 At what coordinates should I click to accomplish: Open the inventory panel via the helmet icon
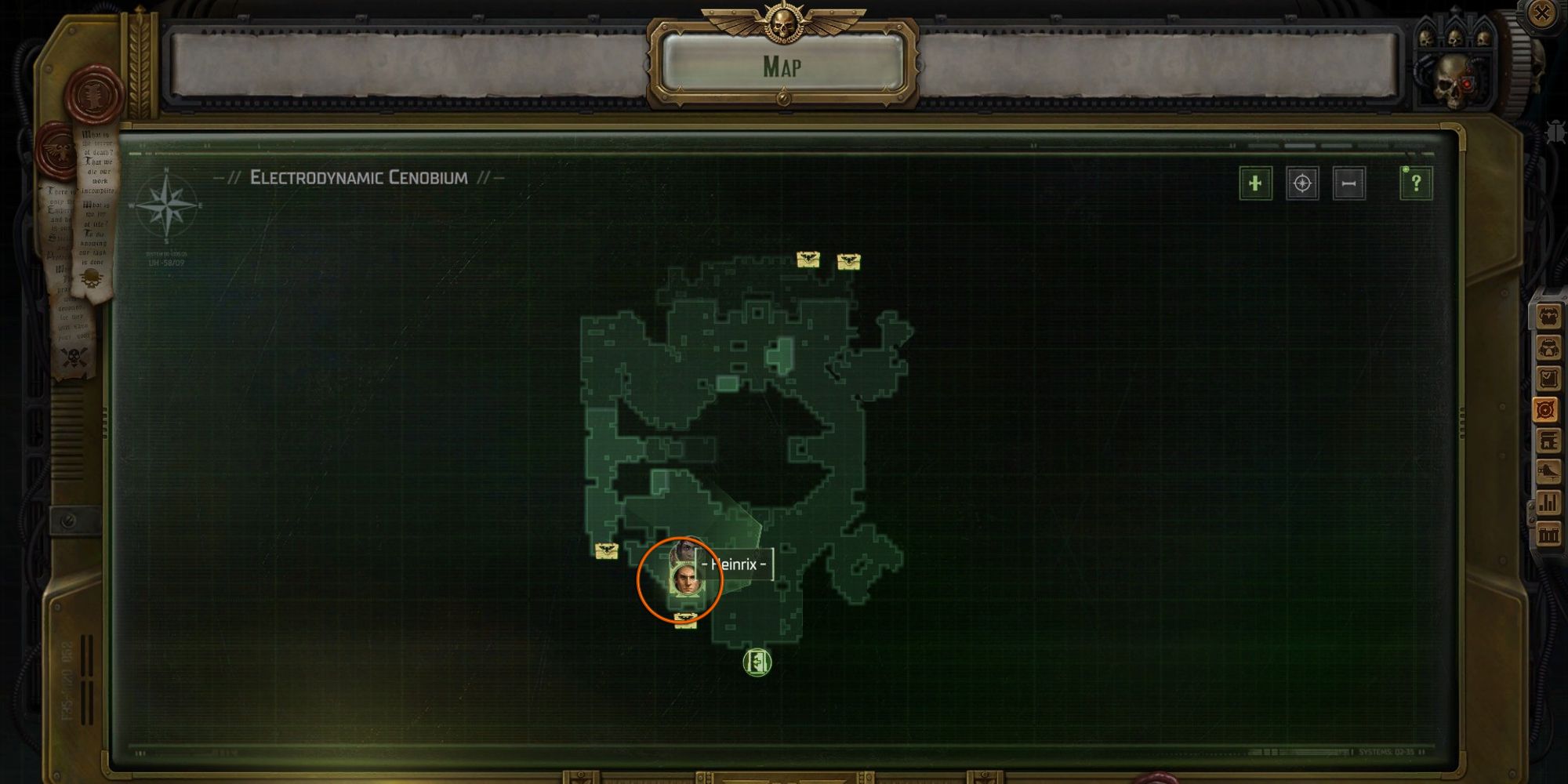1550,347
